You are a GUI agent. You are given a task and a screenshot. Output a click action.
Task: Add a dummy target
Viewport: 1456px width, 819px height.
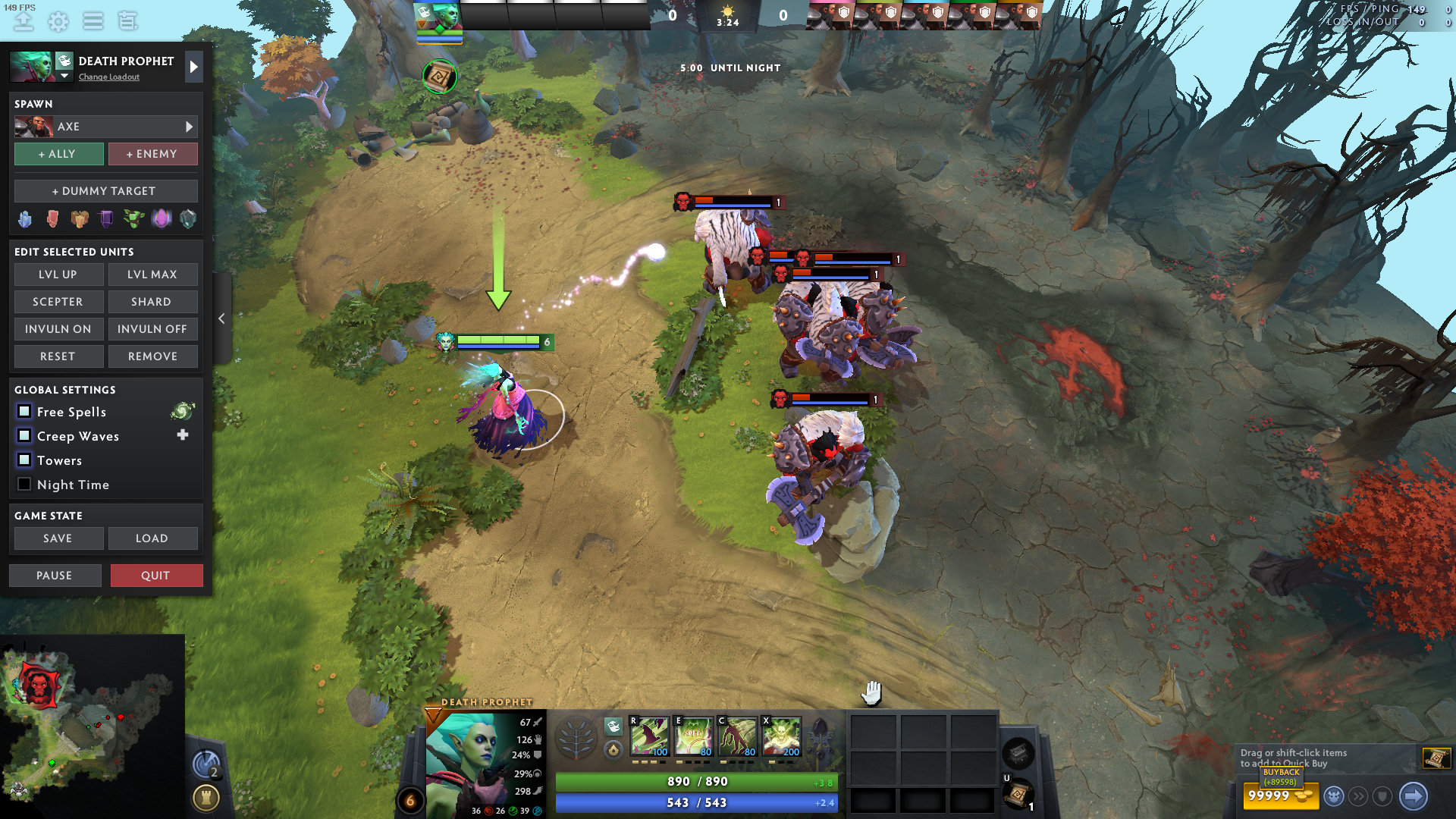(x=105, y=191)
